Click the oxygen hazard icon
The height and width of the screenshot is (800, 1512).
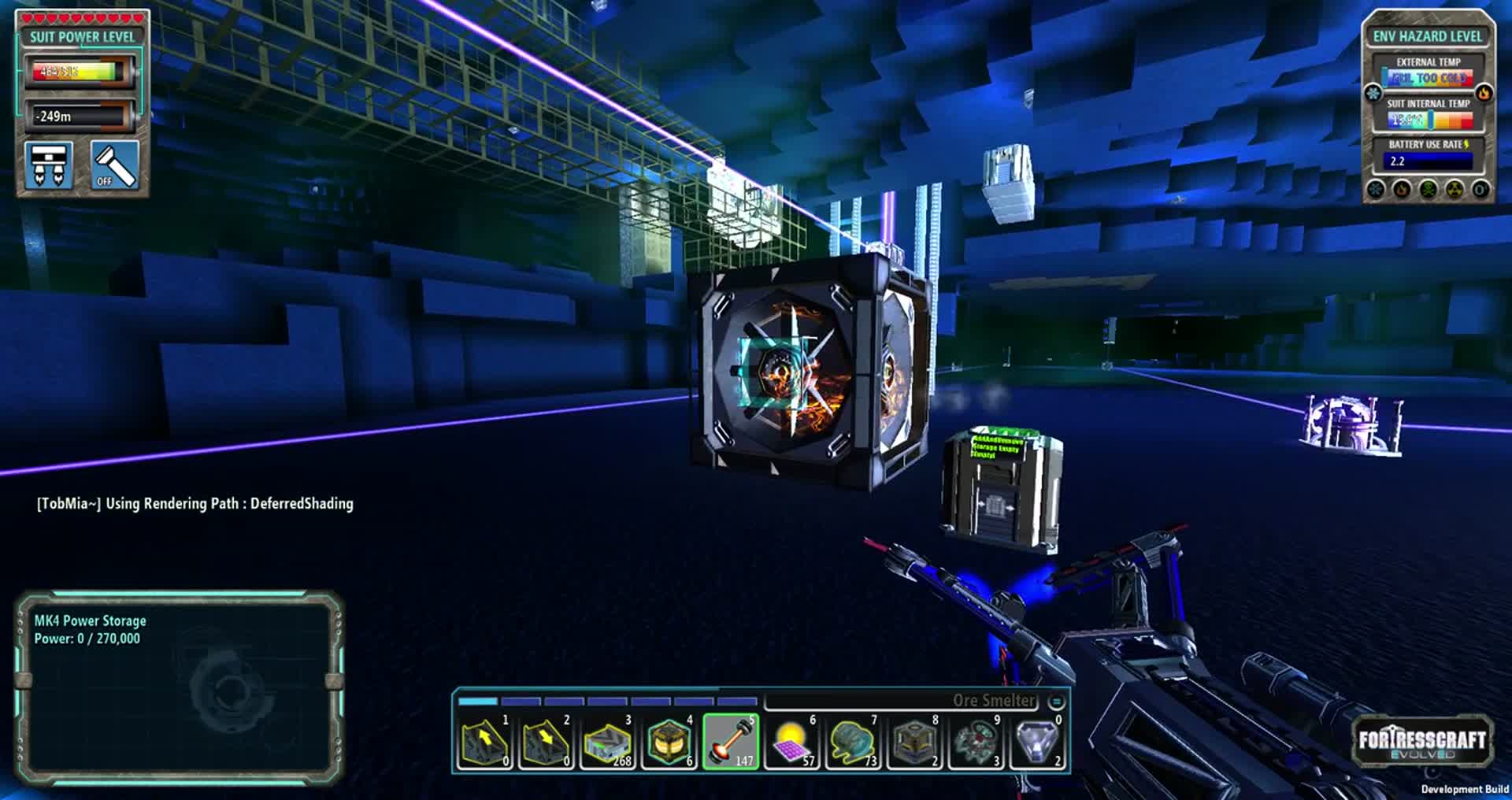[x=1480, y=190]
